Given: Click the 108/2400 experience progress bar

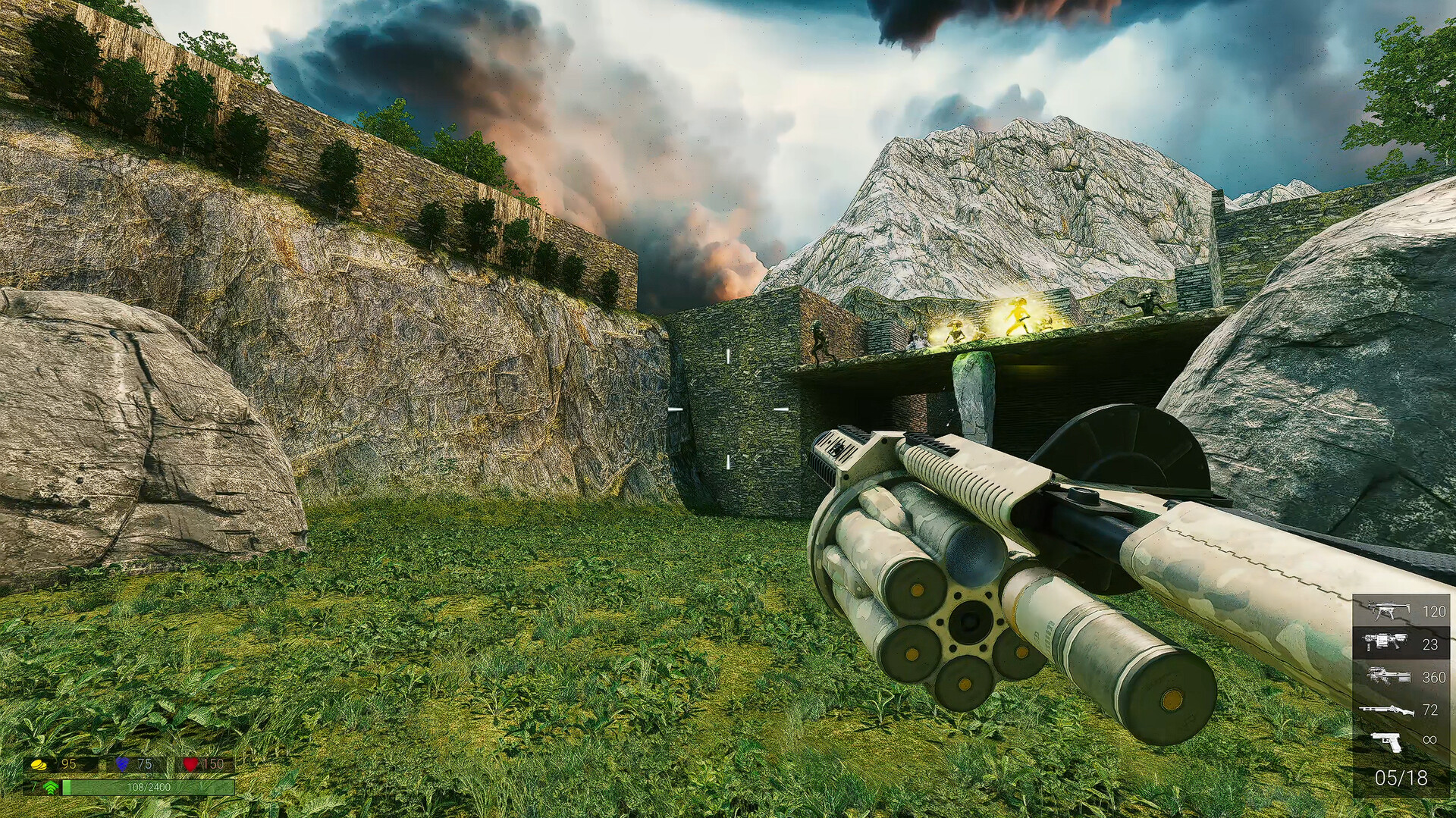Looking at the screenshot, I should tap(149, 788).
